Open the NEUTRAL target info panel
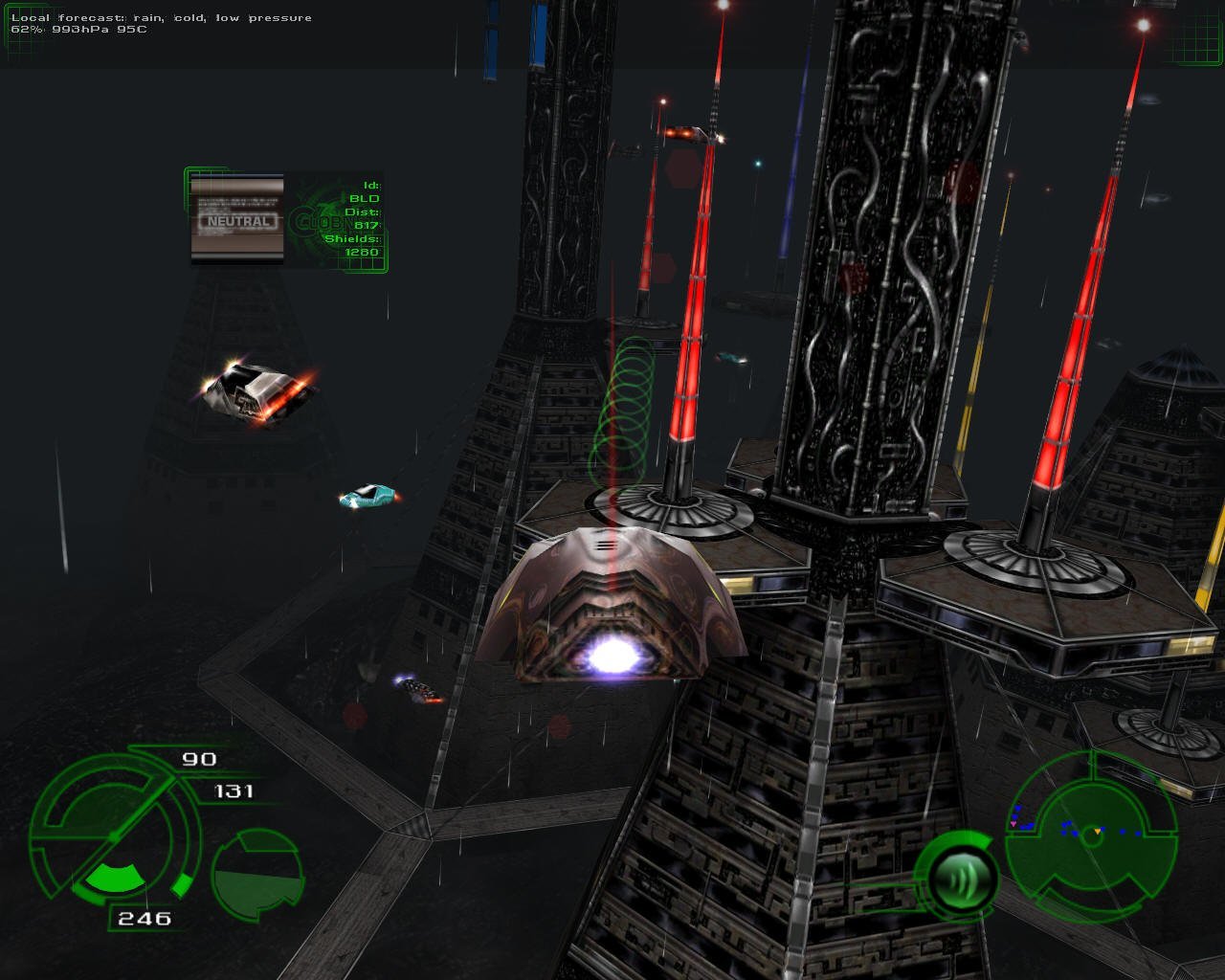This screenshot has width=1225, height=980. click(287, 220)
